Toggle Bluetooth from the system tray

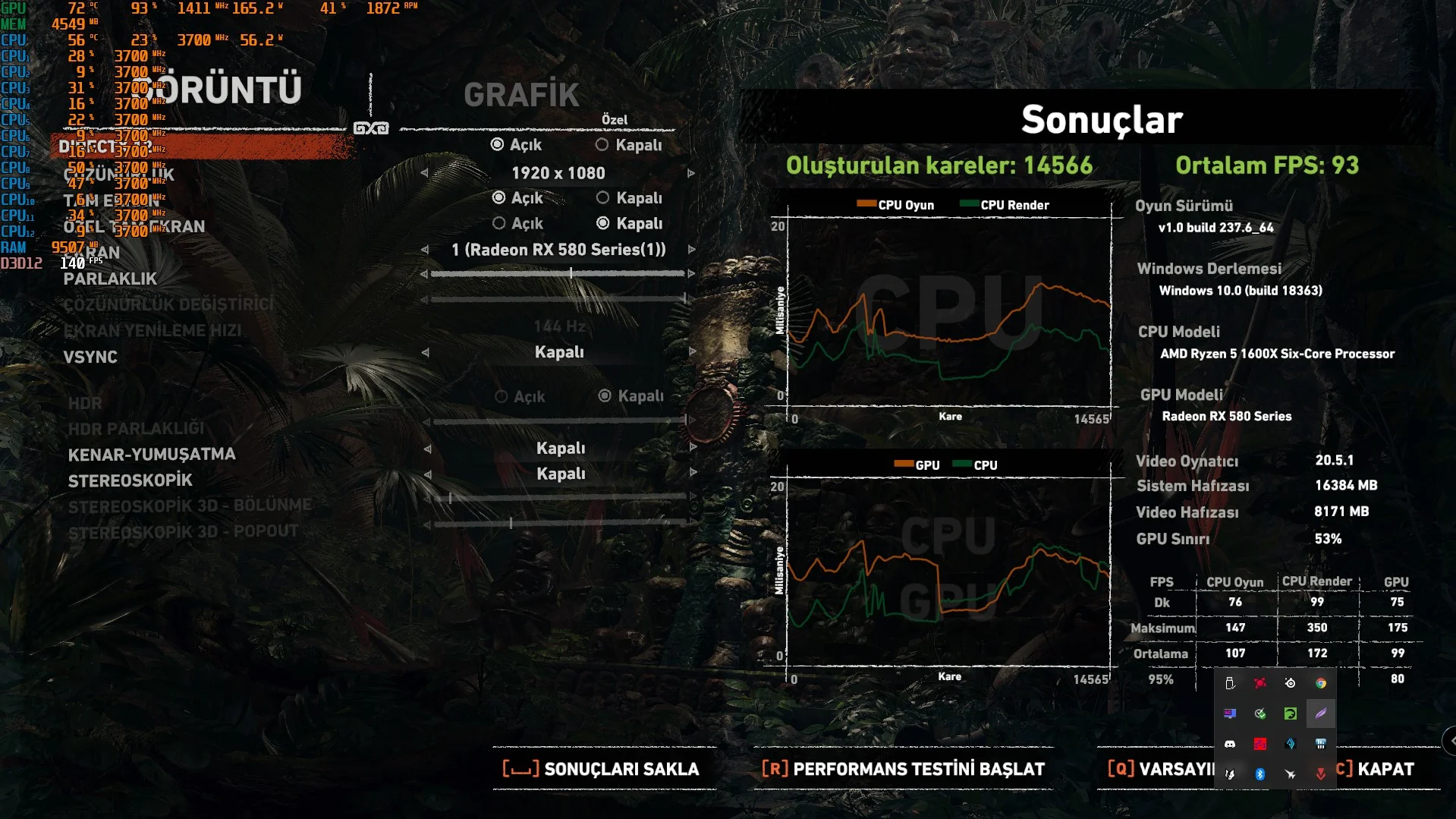click(x=1260, y=774)
